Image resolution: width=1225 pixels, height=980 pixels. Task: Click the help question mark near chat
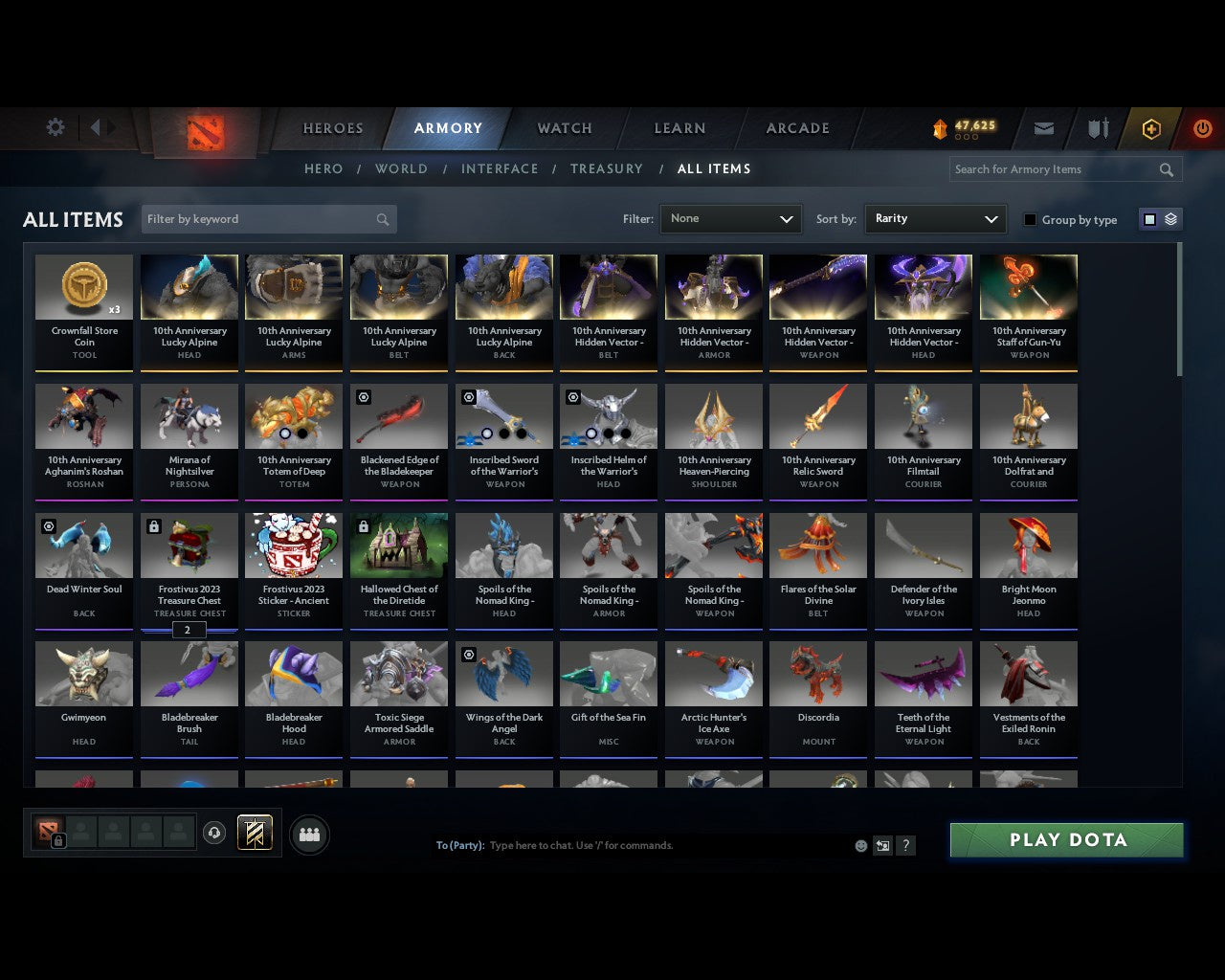pos(905,845)
